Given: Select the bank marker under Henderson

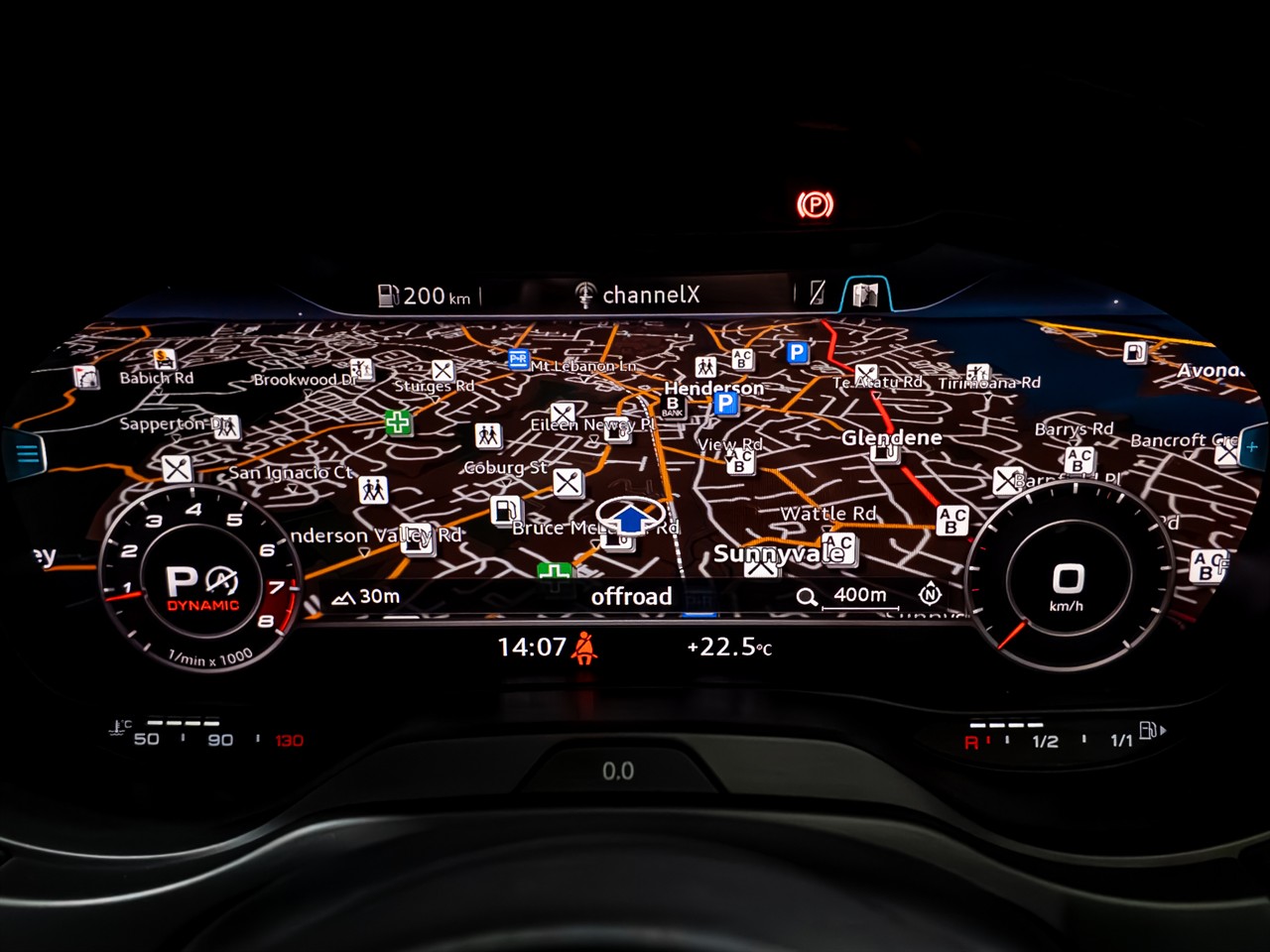Looking at the screenshot, I should point(673,407).
